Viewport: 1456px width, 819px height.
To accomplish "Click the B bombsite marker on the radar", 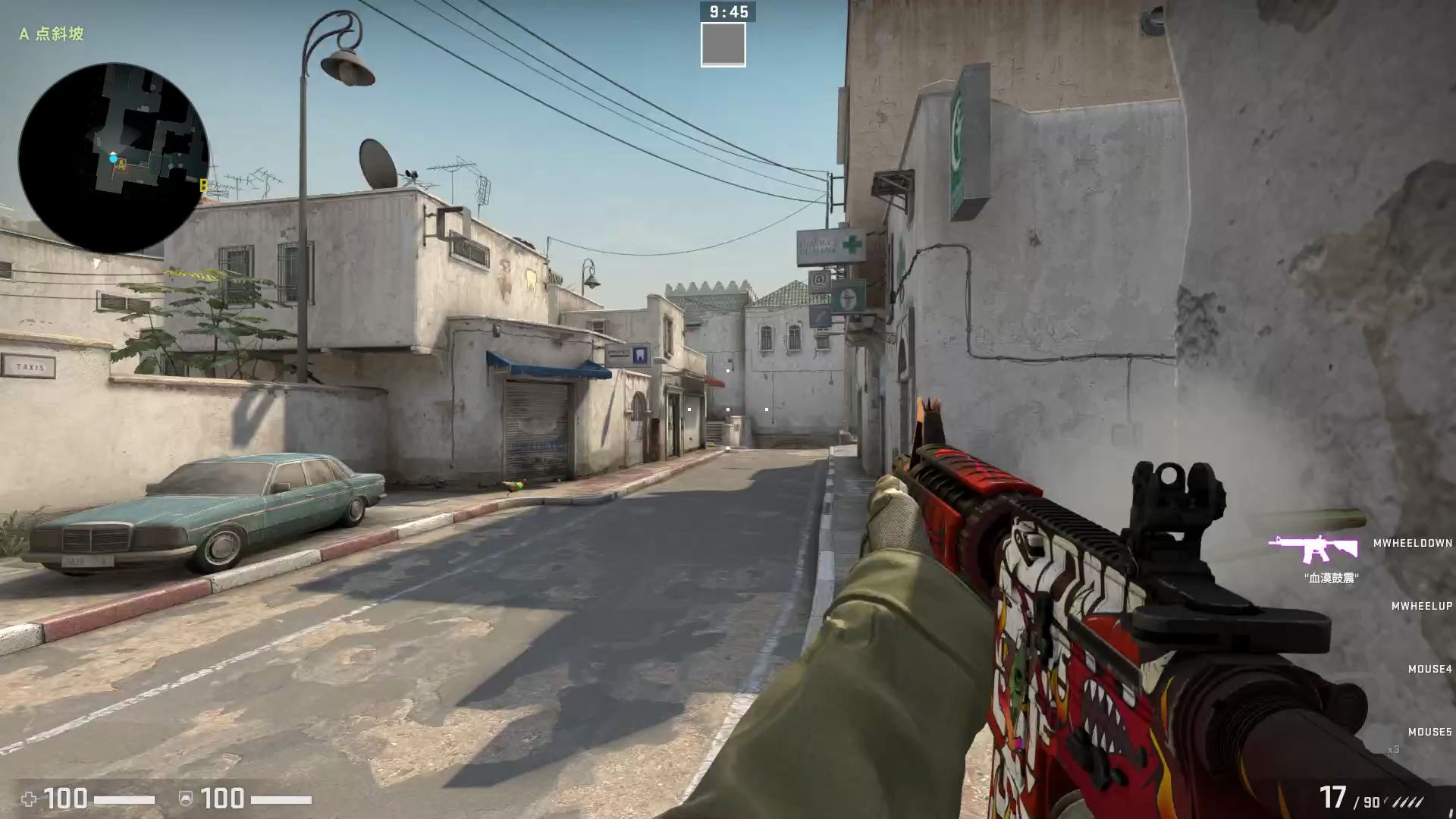I will pos(203,184).
